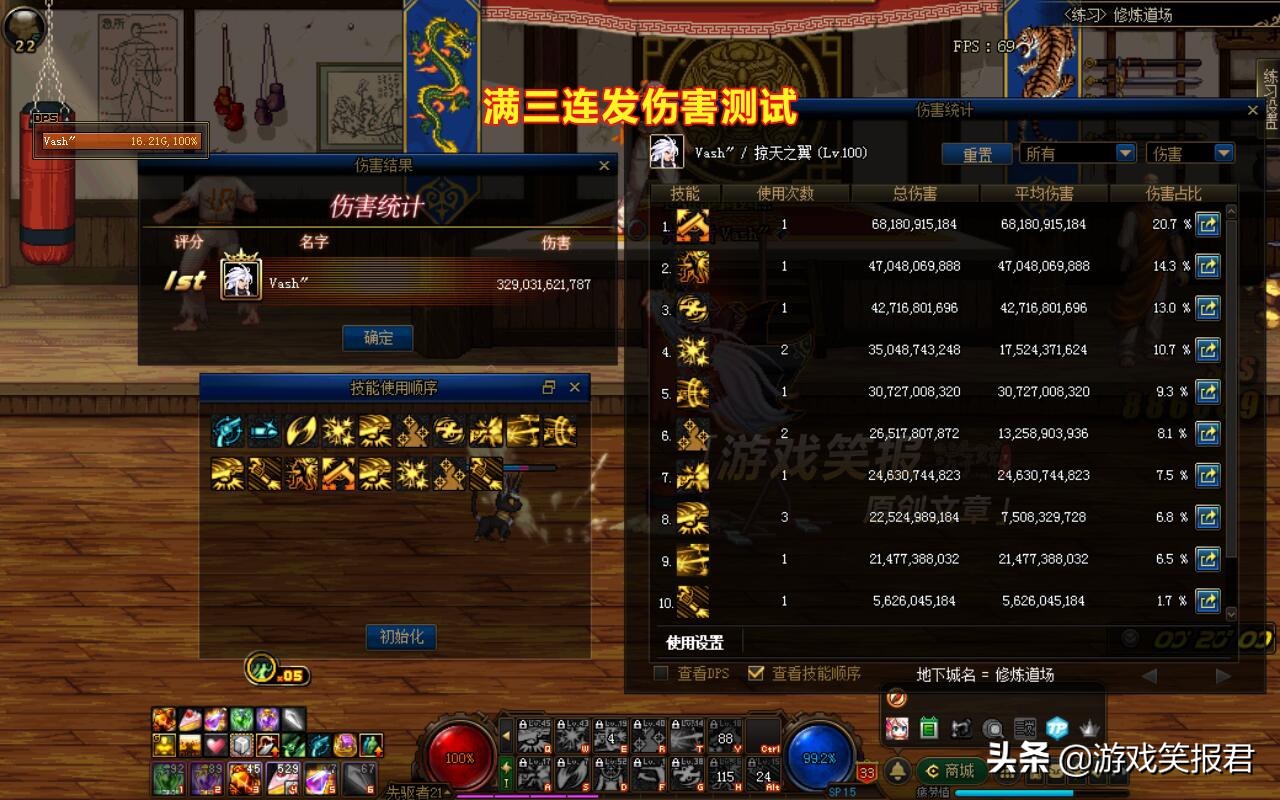Click the green calendar event icon
1280x800 pixels.
[929, 727]
